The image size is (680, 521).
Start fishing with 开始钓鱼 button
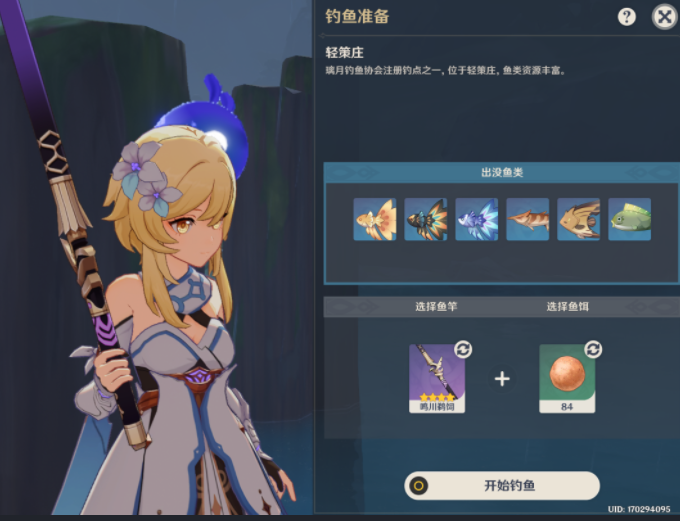point(502,485)
